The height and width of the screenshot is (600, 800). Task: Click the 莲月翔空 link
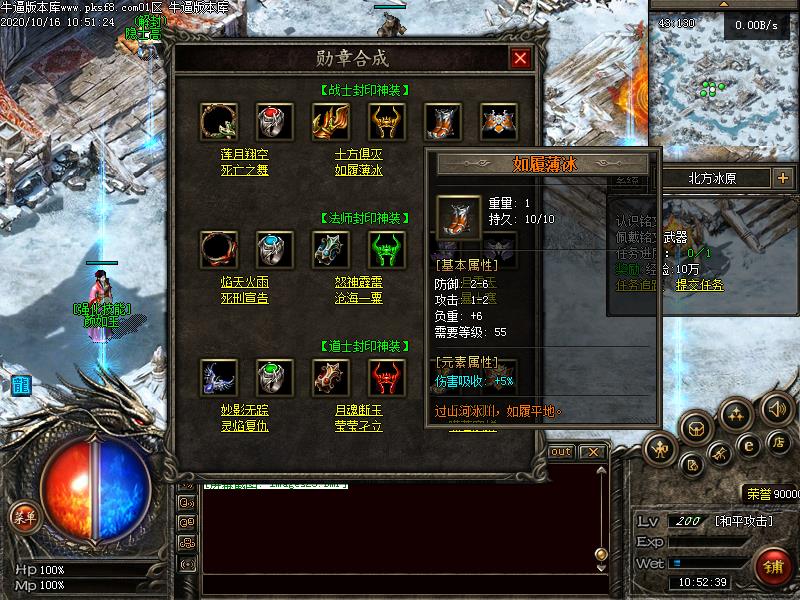click(x=244, y=155)
